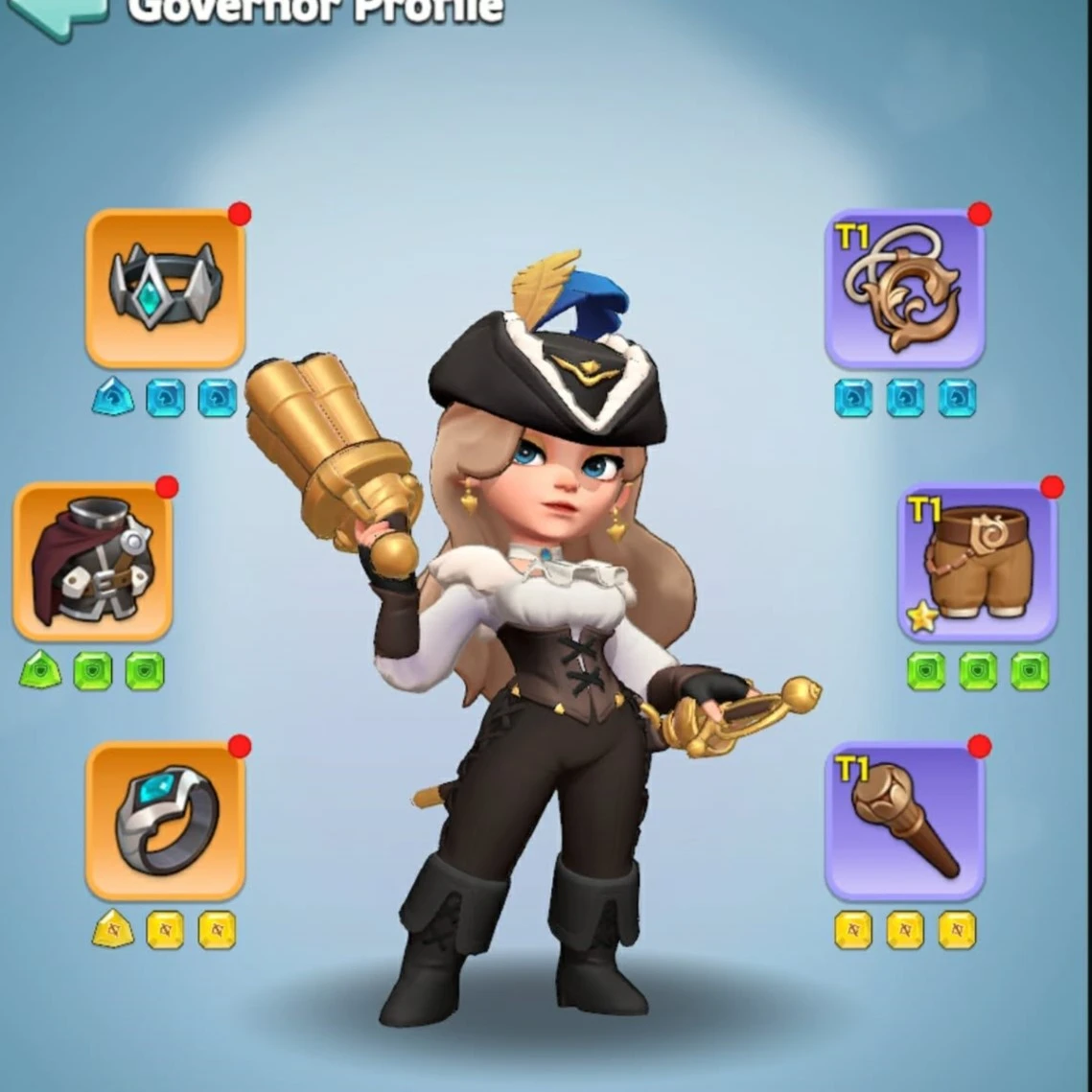
Task: Select the silver crown helmet slot
Action: (x=166, y=288)
